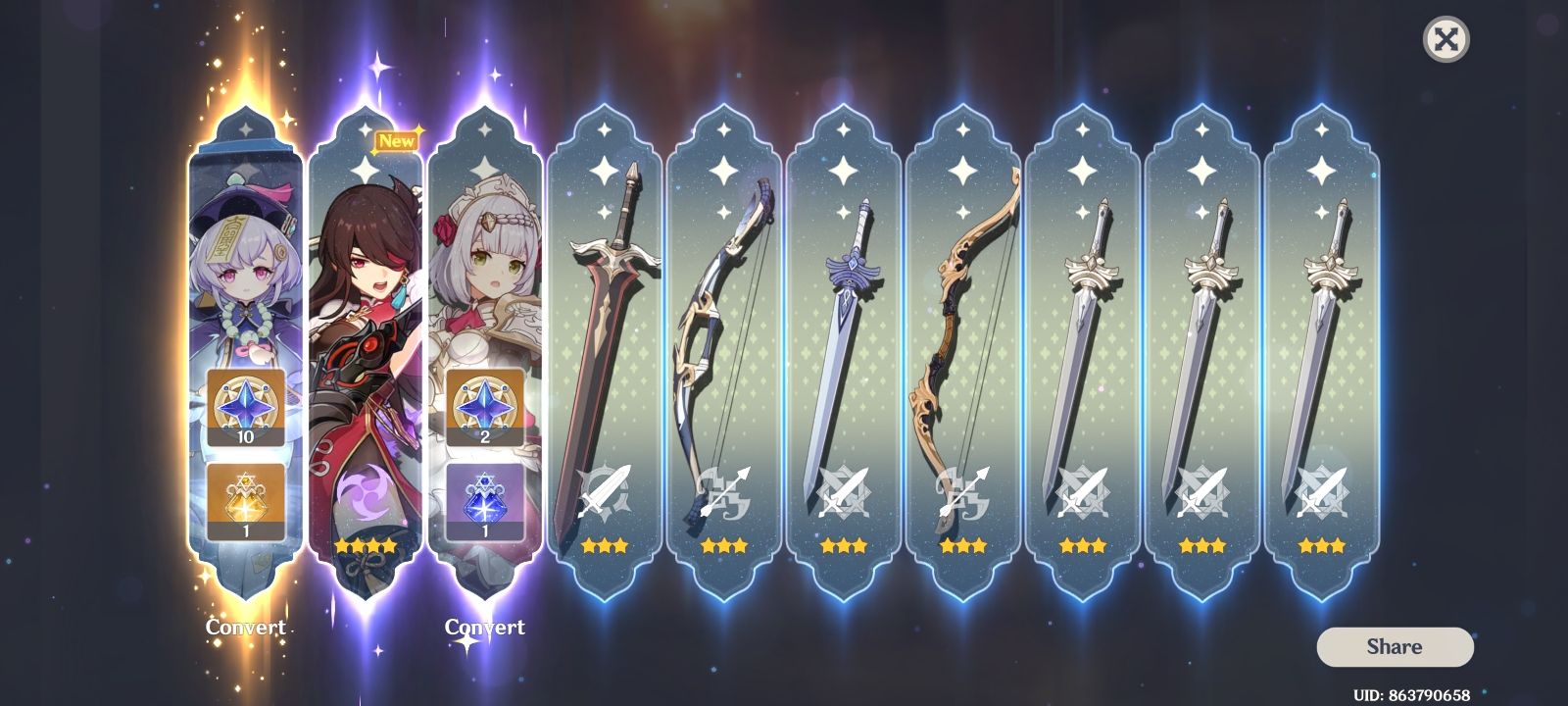Select the Convert option under Noelle
Viewport: 1568px width, 706px height.
485,628
